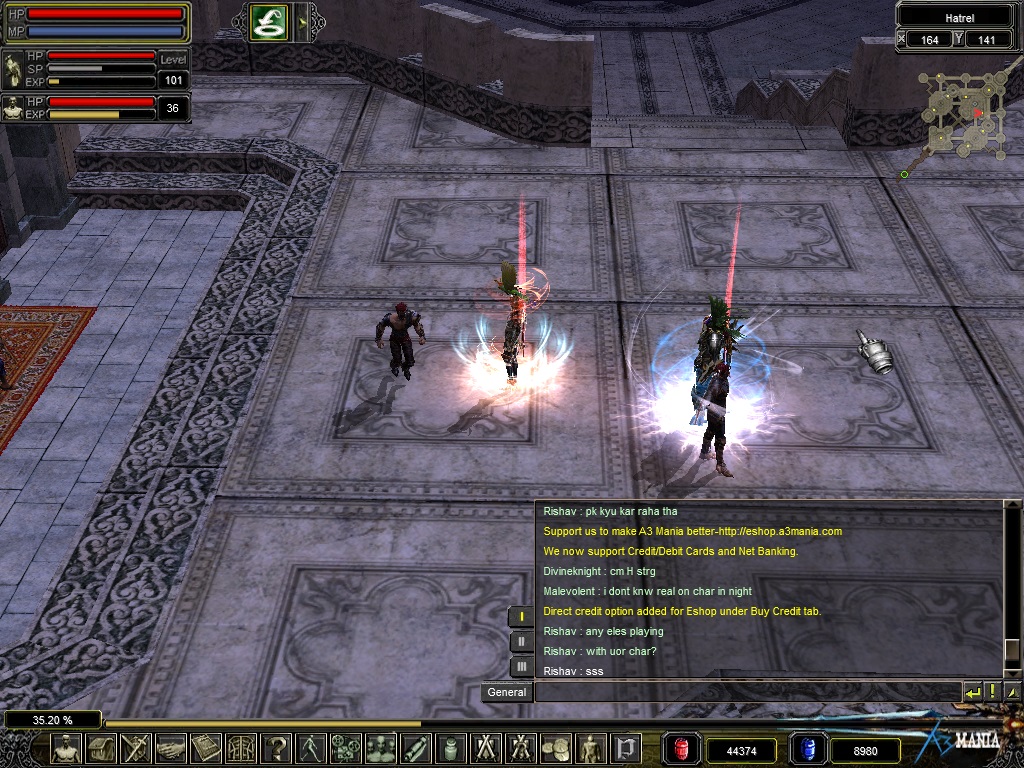Click the yellow exclamation mark chat button
This screenshot has width=1024, height=768.
(x=992, y=692)
